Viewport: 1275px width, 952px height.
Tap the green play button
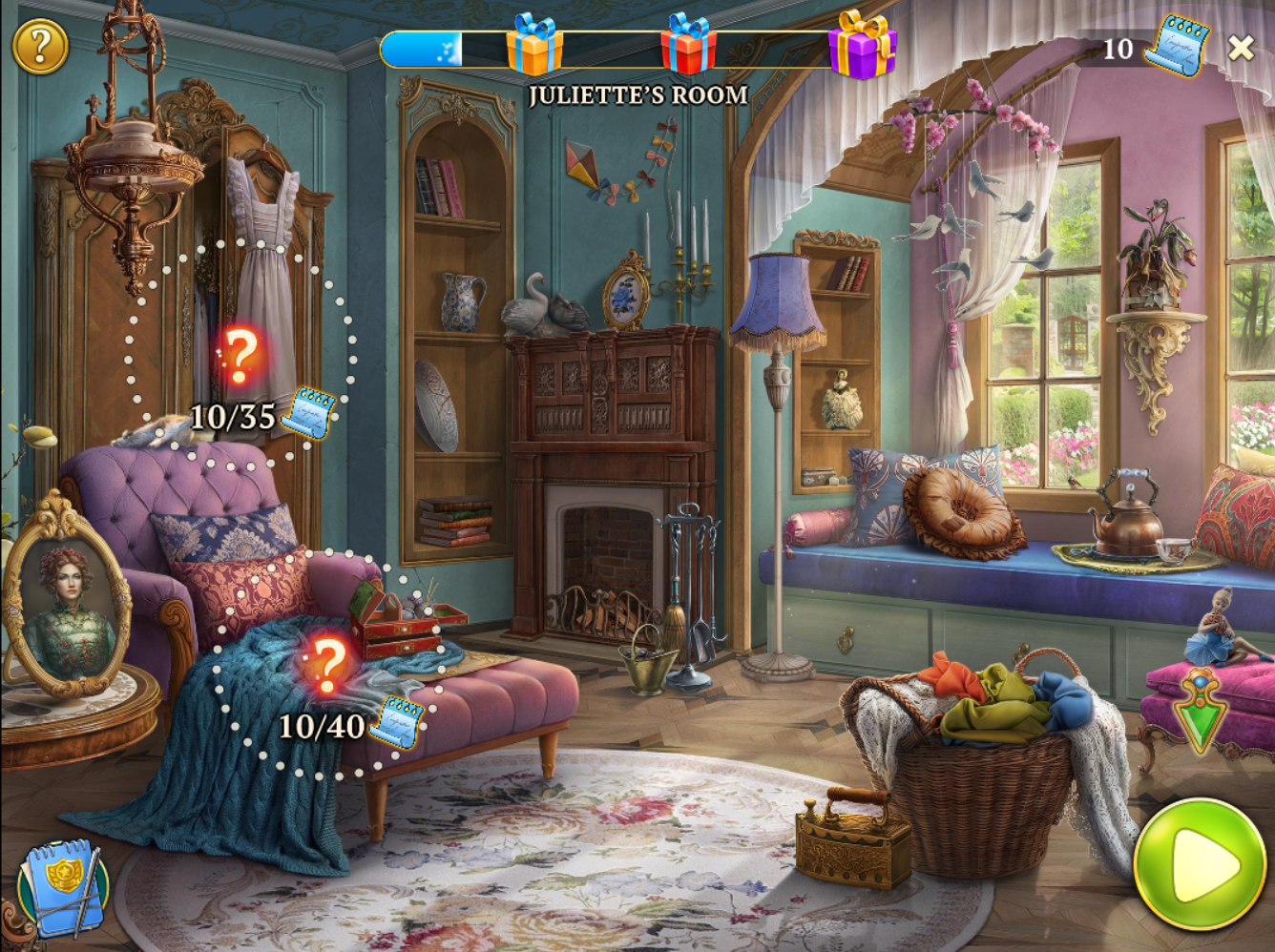click(x=1199, y=864)
